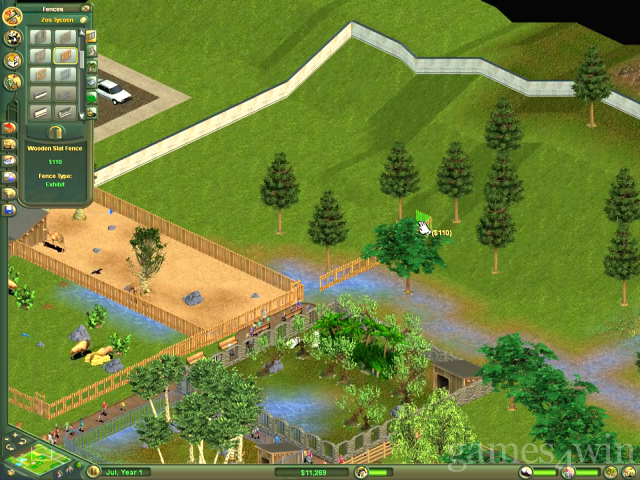Switch to the green tree foliage tab
Viewport: 640px width, 480px height.
tap(91, 97)
